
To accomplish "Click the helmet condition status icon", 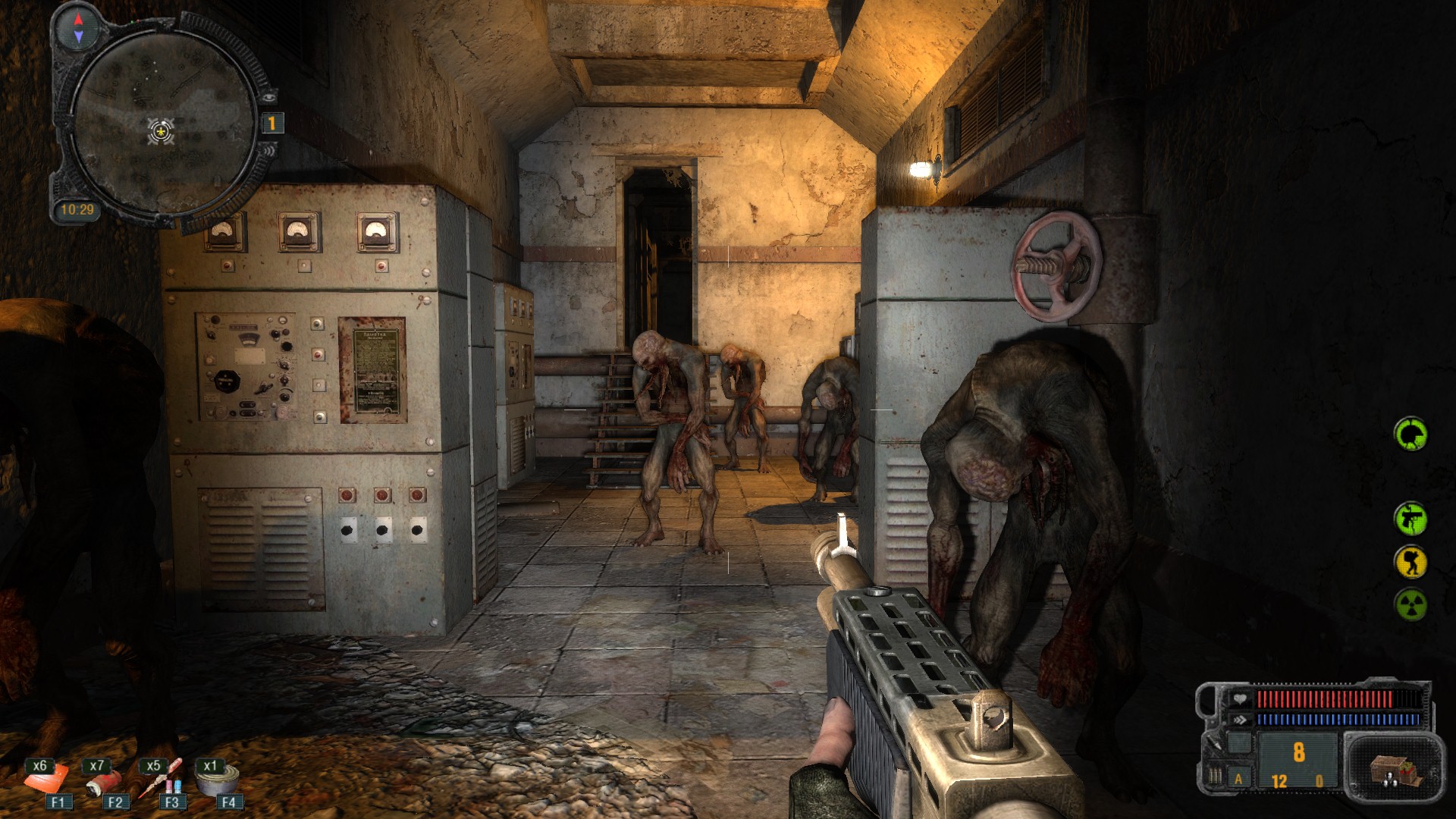I will point(1410,435).
